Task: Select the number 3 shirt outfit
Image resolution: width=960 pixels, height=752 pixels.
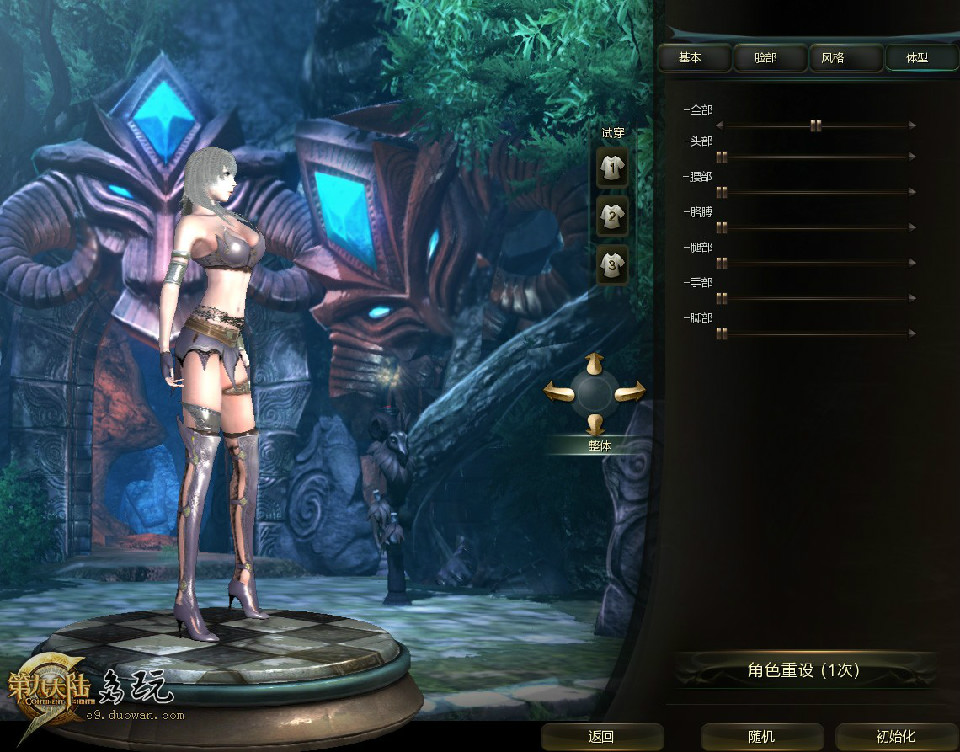Action: (612, 265)
